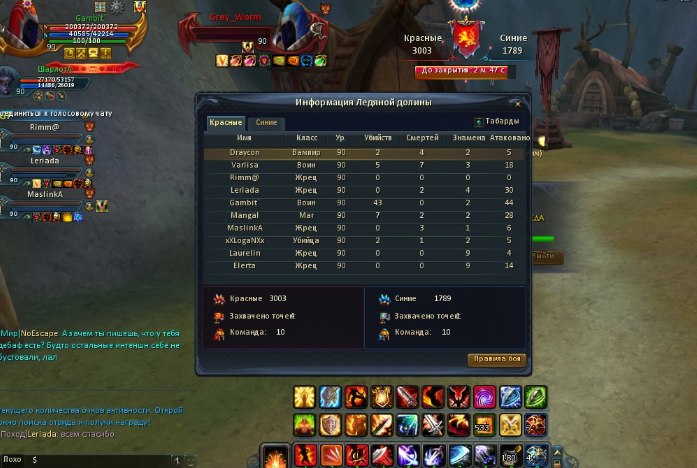
Task: Sort the table by the Убийств column
Action: [378, 137]
